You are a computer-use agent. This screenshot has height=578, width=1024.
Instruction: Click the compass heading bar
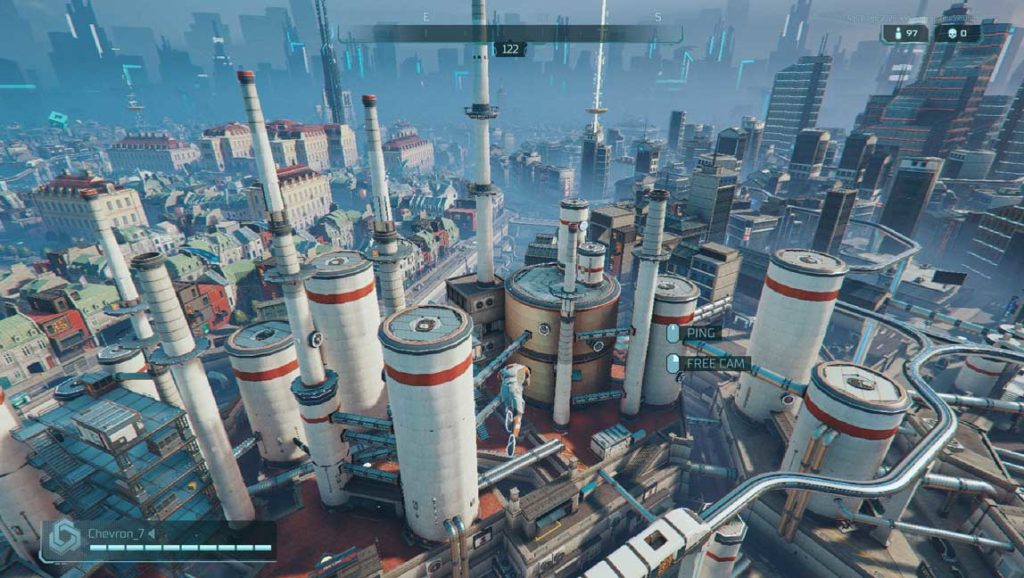510,33
